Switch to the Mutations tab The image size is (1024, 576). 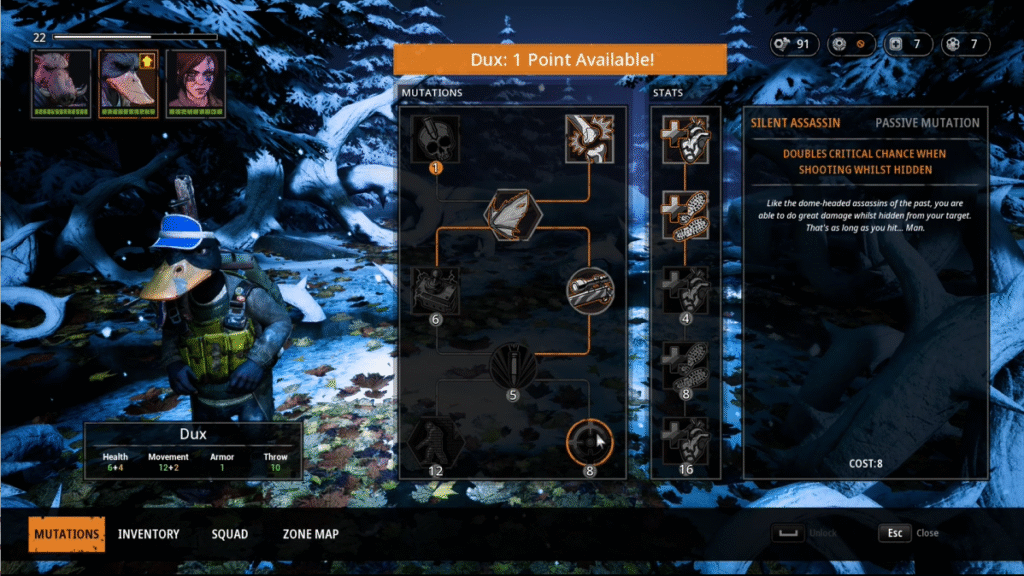click(67, 534)
